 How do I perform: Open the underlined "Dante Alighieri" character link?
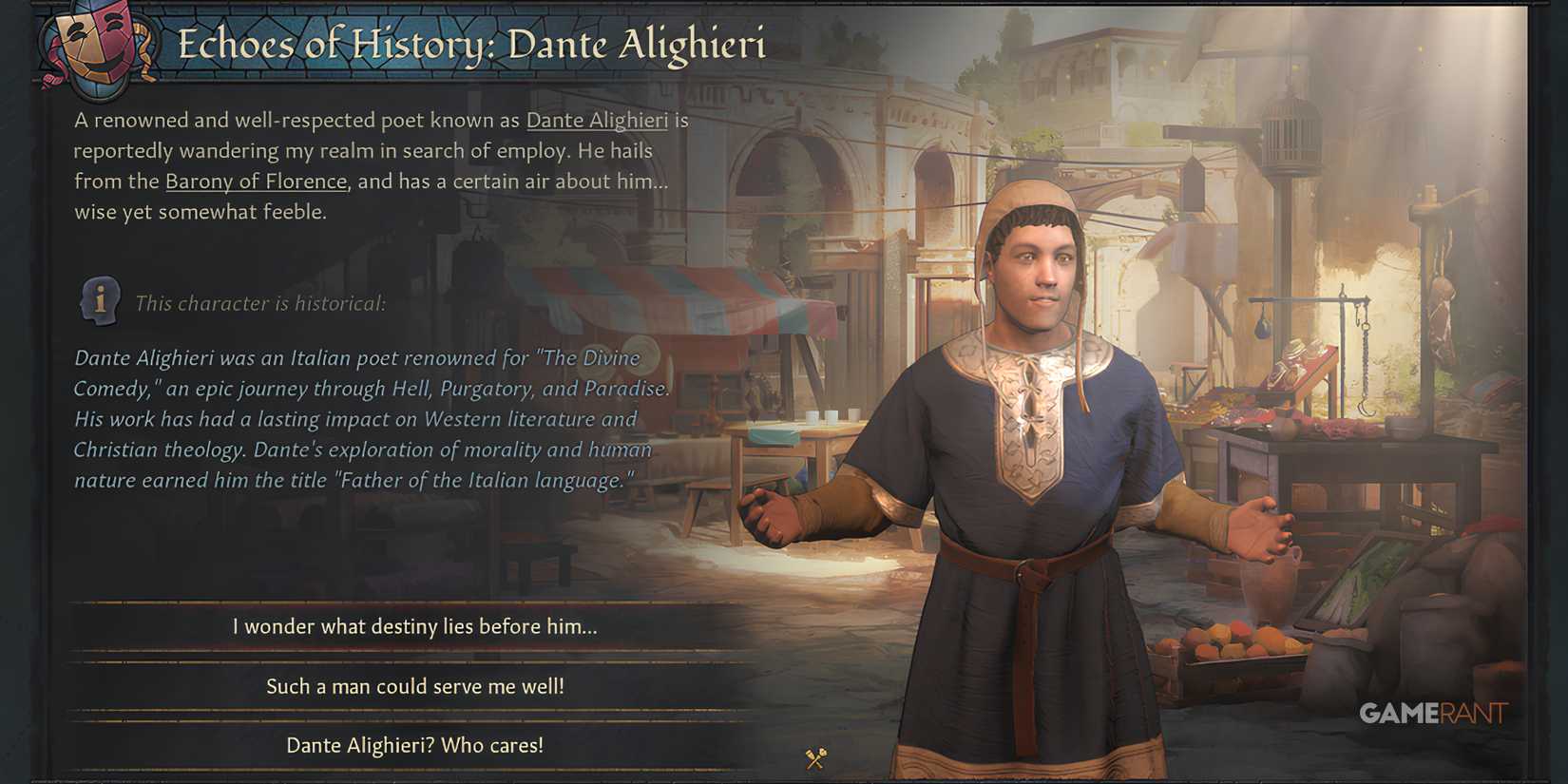[598, 121]
